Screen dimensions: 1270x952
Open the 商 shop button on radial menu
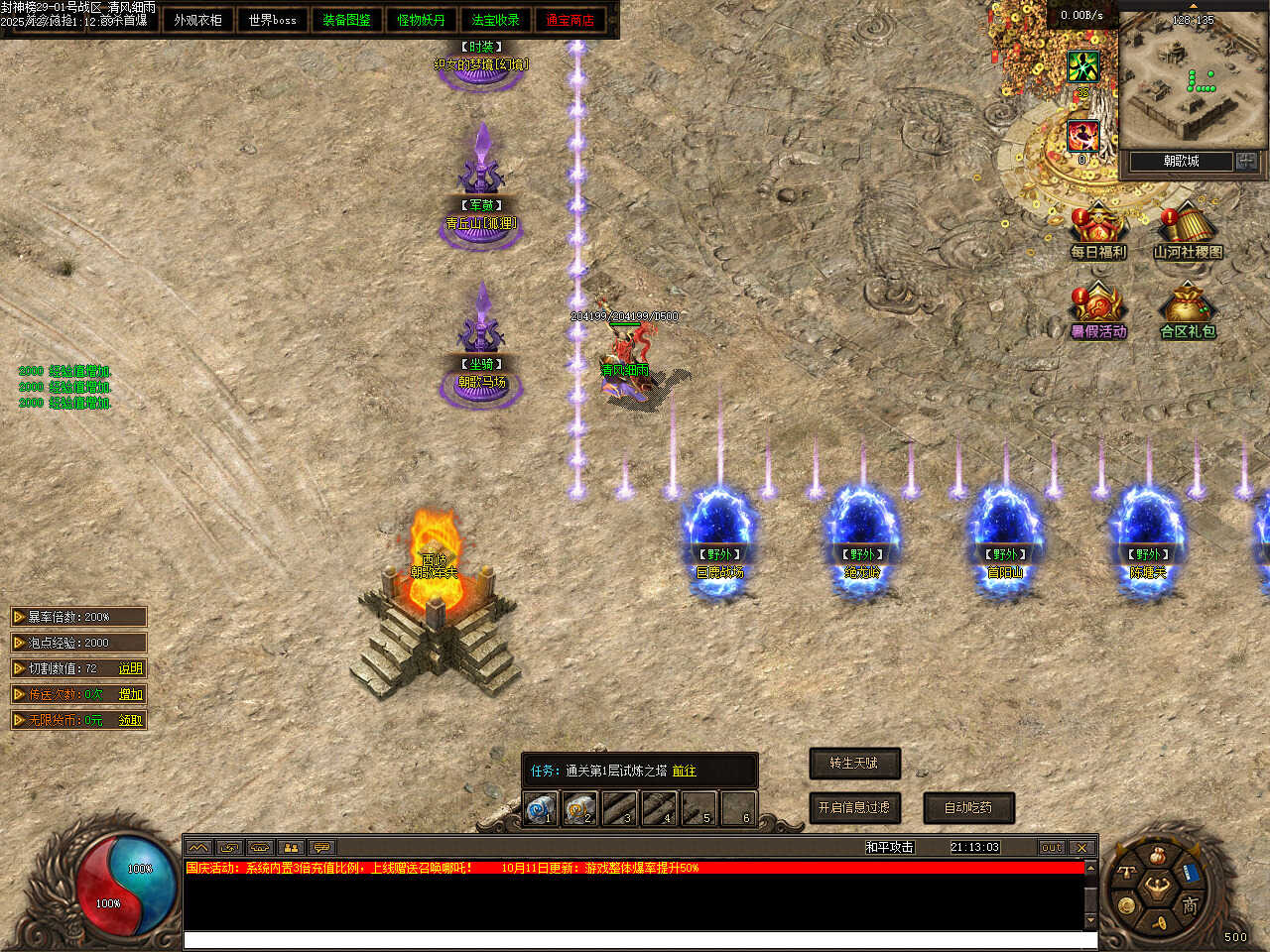point(1189,905)
